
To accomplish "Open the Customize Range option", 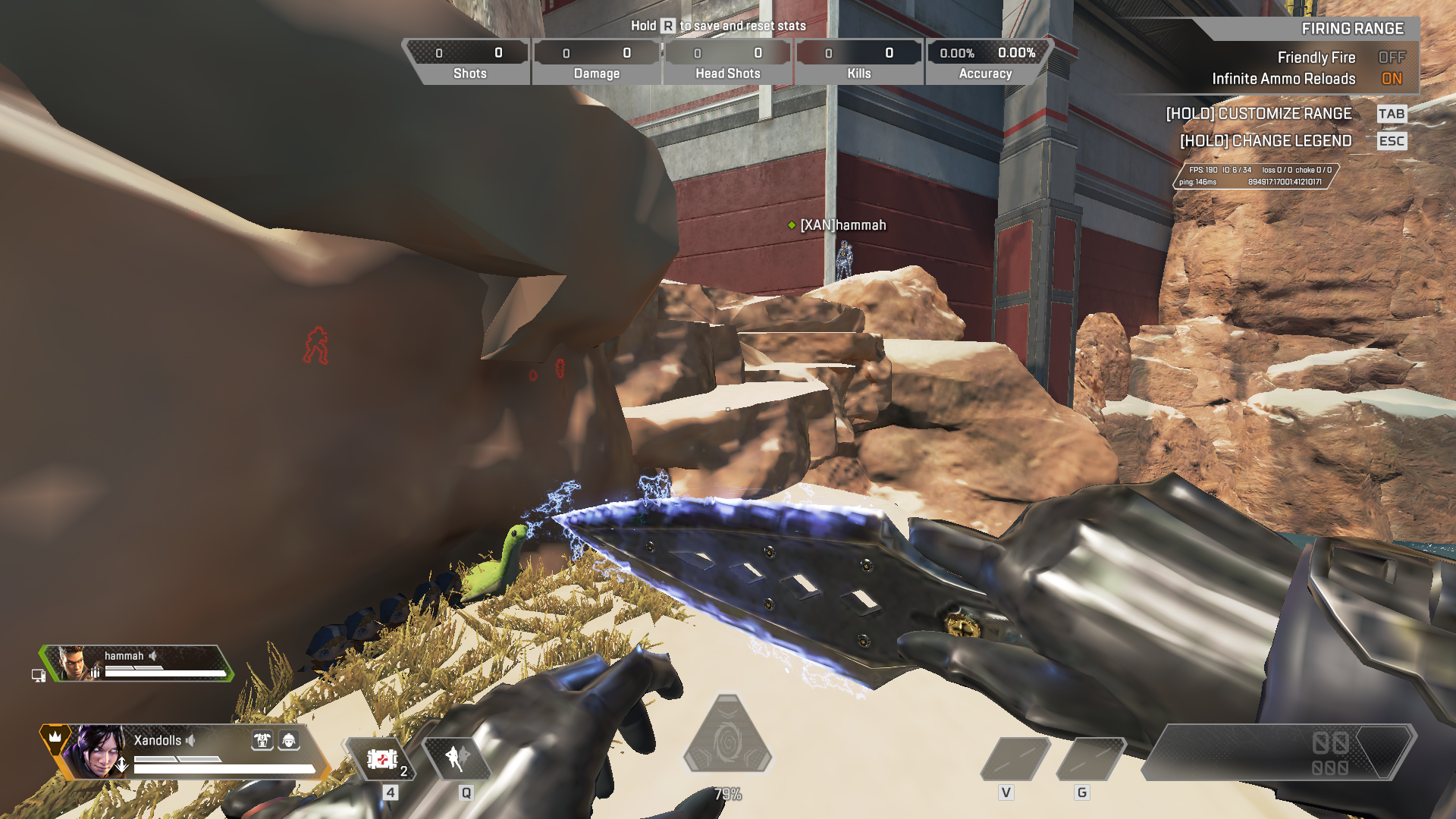I will (x=1259, y=114).
